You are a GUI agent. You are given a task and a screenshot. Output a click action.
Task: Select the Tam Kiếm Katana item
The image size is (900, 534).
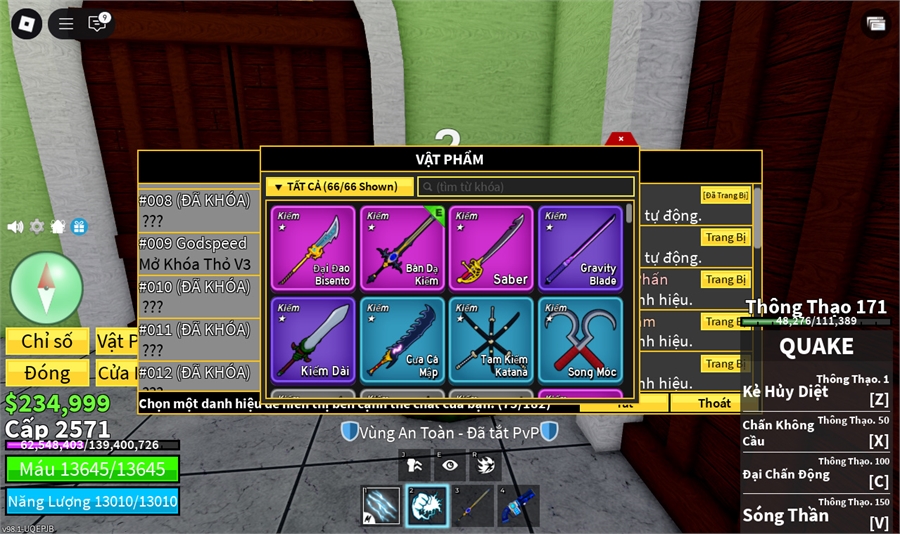point(491,339)
